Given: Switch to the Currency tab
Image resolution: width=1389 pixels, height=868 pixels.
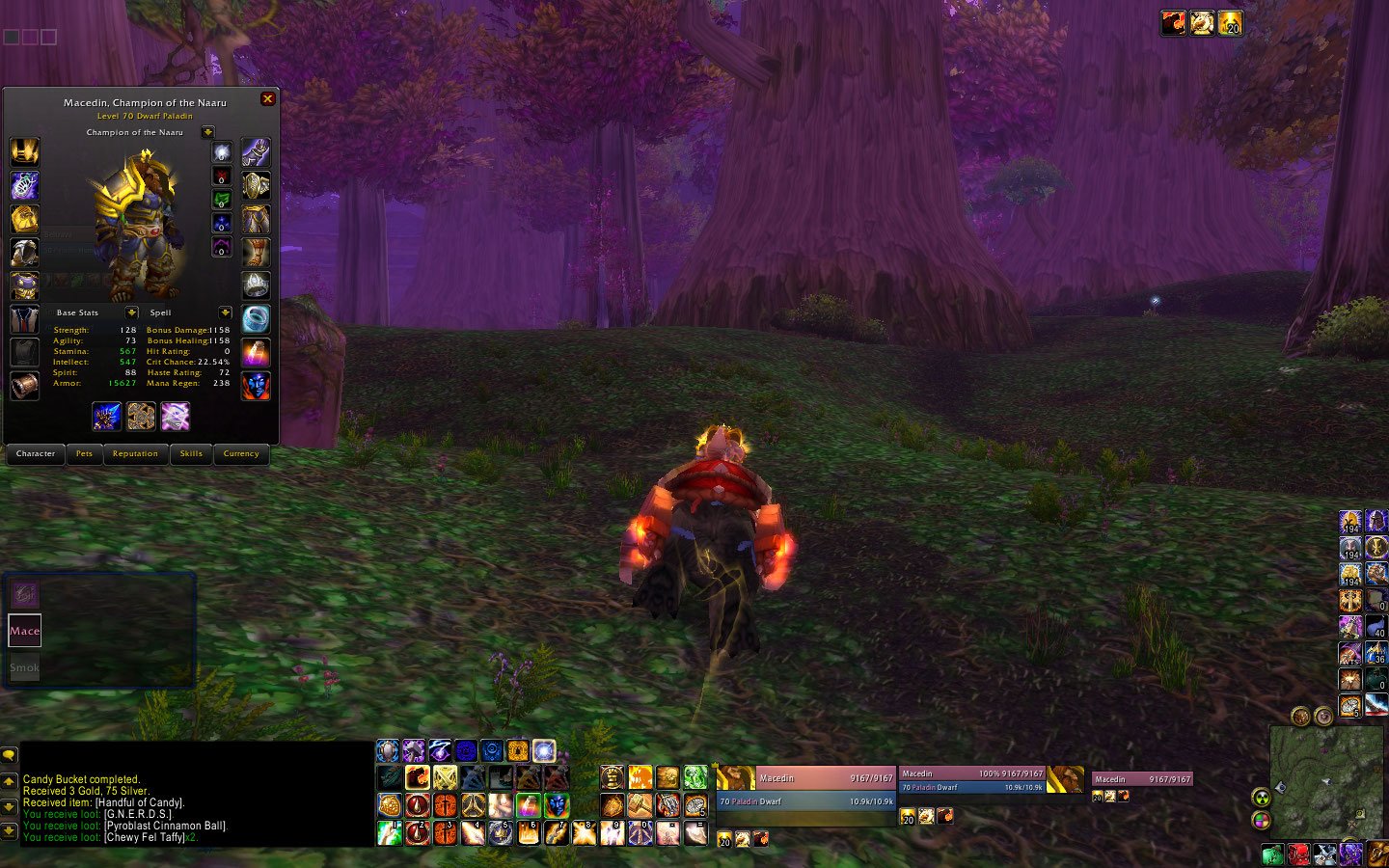Looking at the screenshot, I should coord(240,453).
